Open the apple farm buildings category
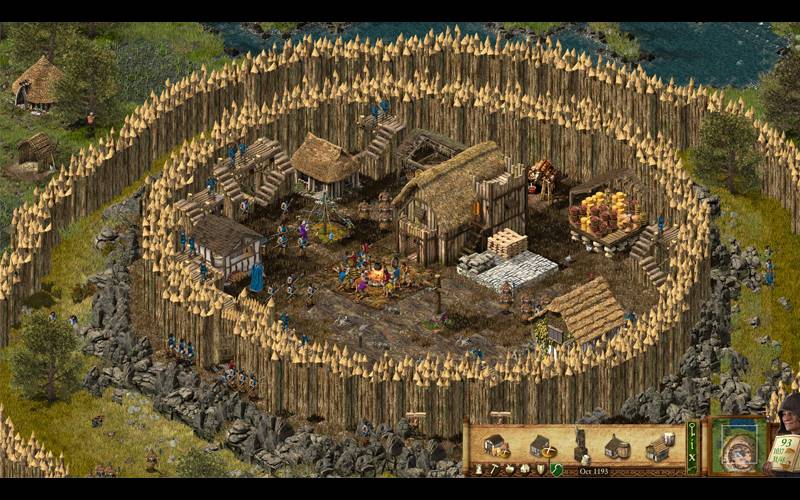Image resolution: width=800 pixels, height=500 pixels. [x=509, y=469]
